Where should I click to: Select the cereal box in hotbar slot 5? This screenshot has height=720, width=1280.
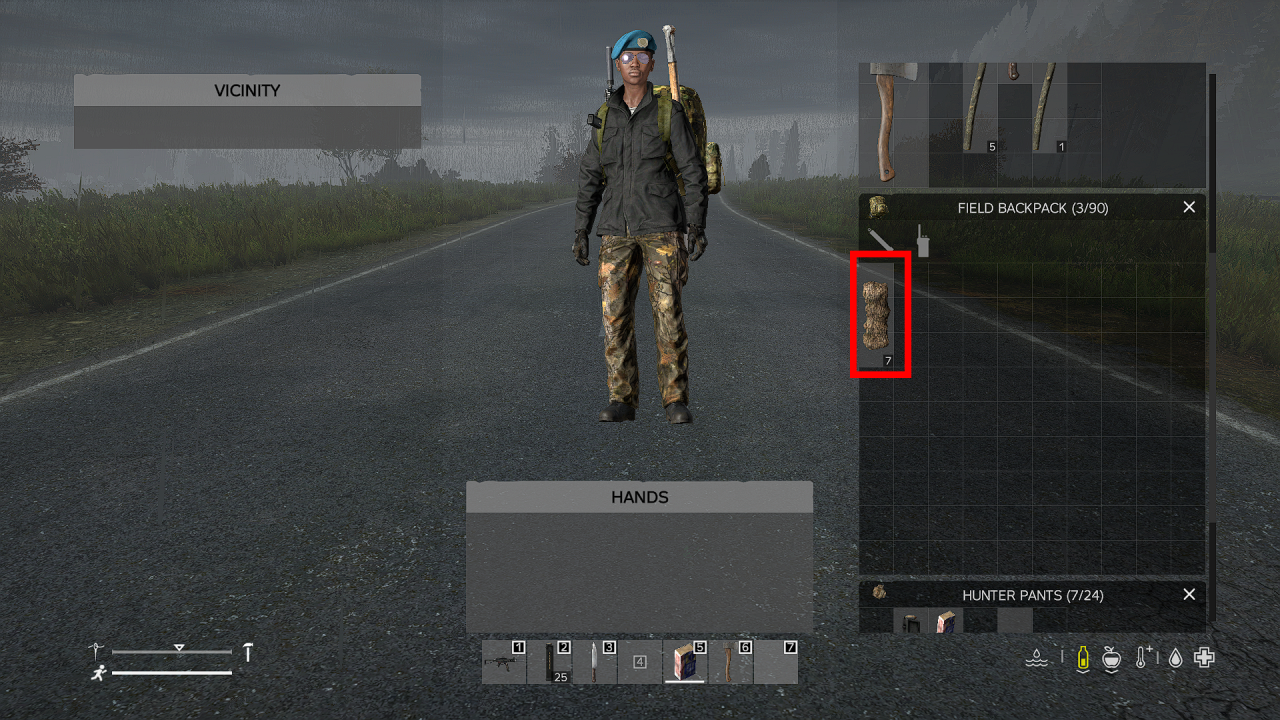click(x=683, y=662)
